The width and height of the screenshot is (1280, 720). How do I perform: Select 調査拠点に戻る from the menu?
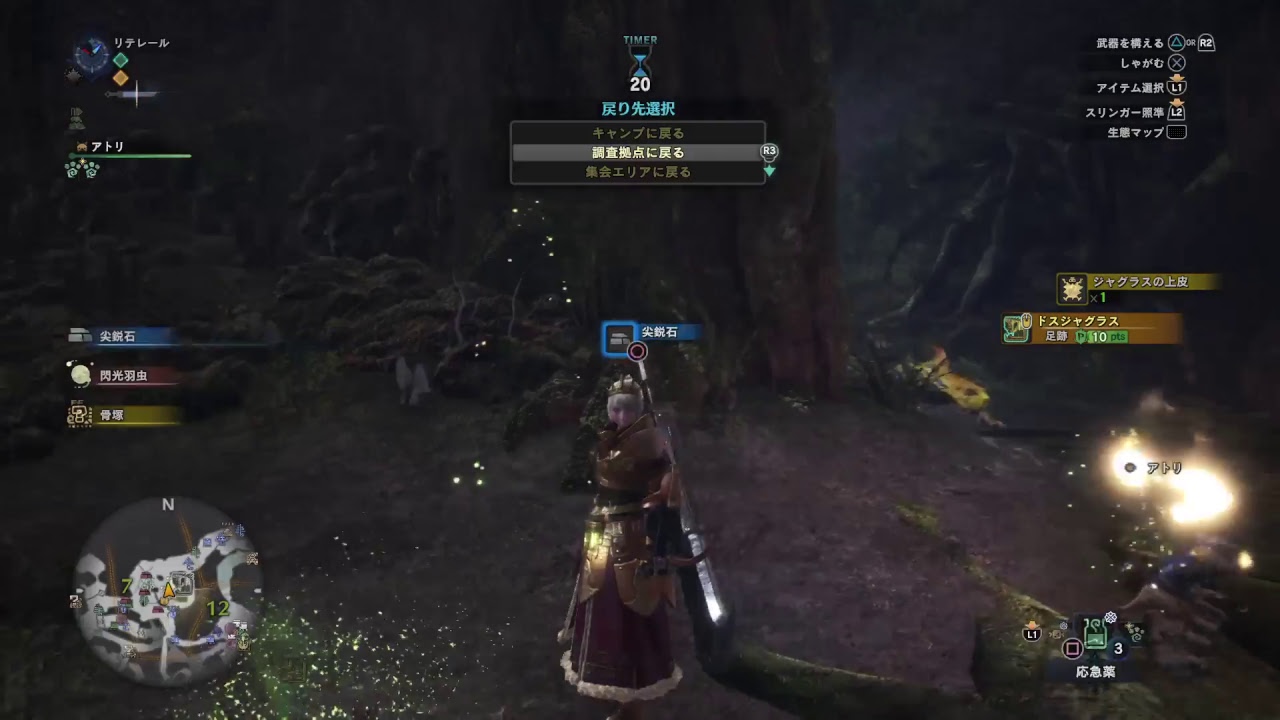click(x=640, y=152)
